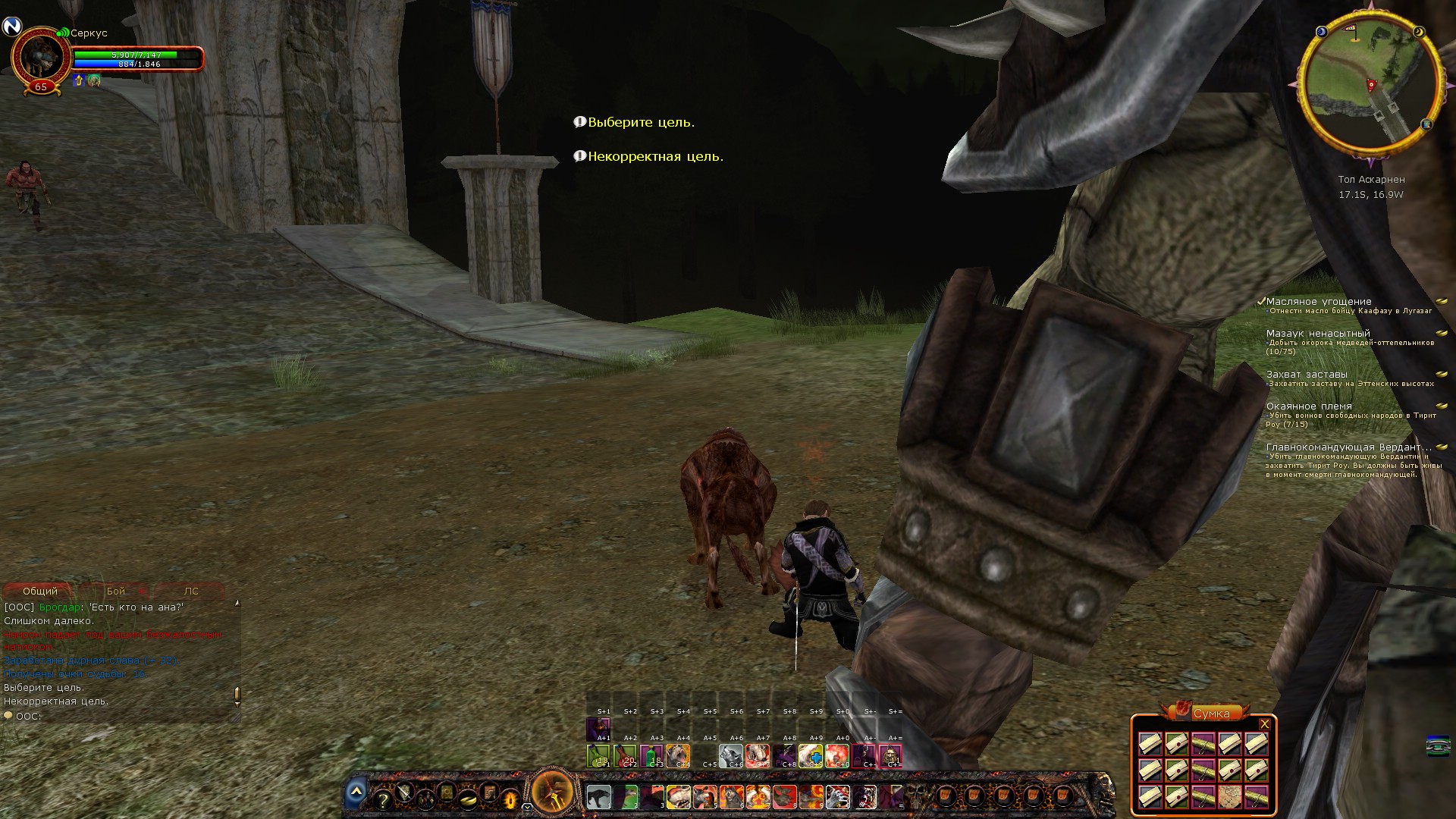Open the Масляное угощение quest tracker entry
The width and height of the screenshot is (1456, 819).
point(1319,301)
